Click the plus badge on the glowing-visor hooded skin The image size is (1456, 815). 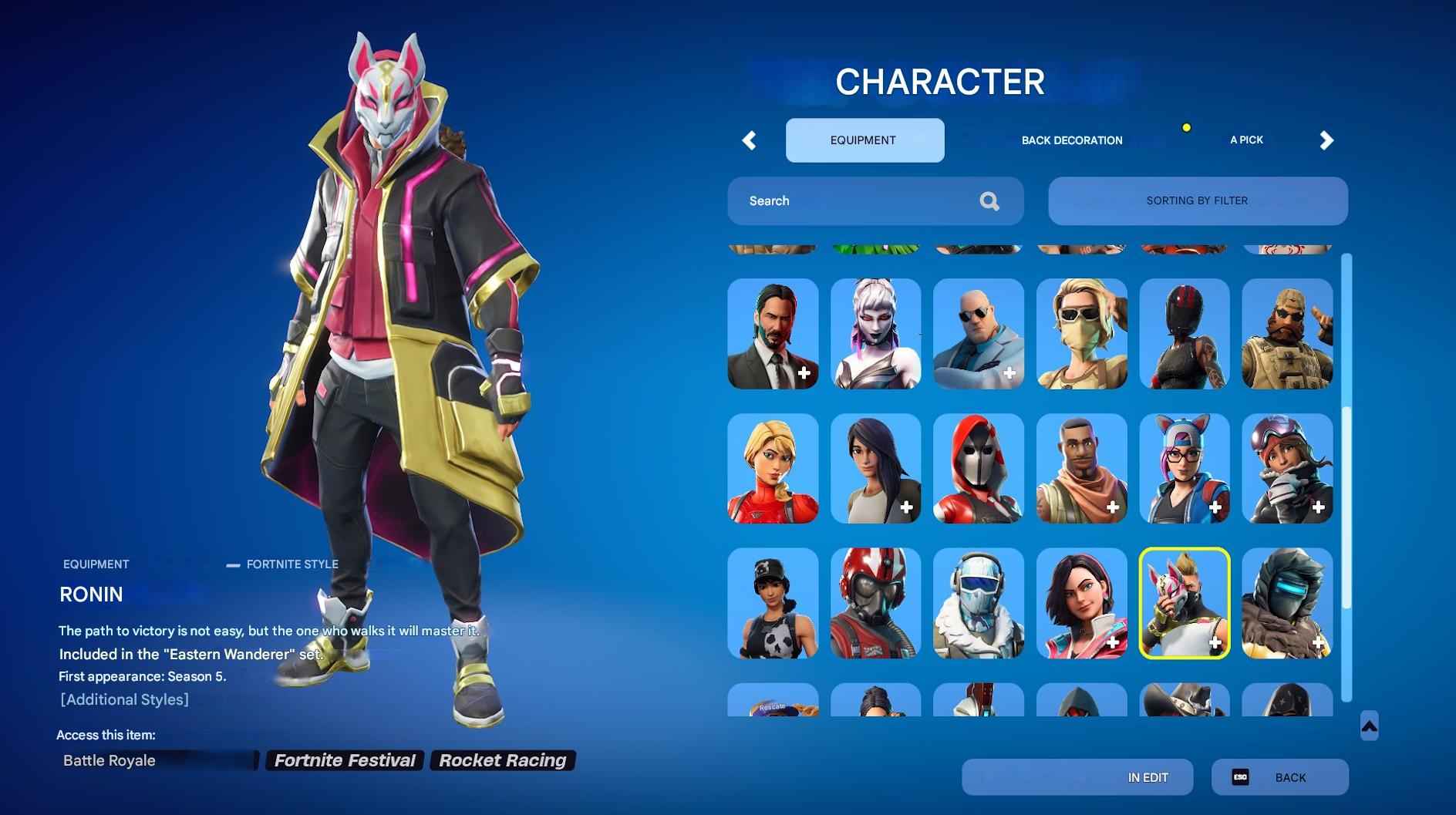coord(1319,642)
